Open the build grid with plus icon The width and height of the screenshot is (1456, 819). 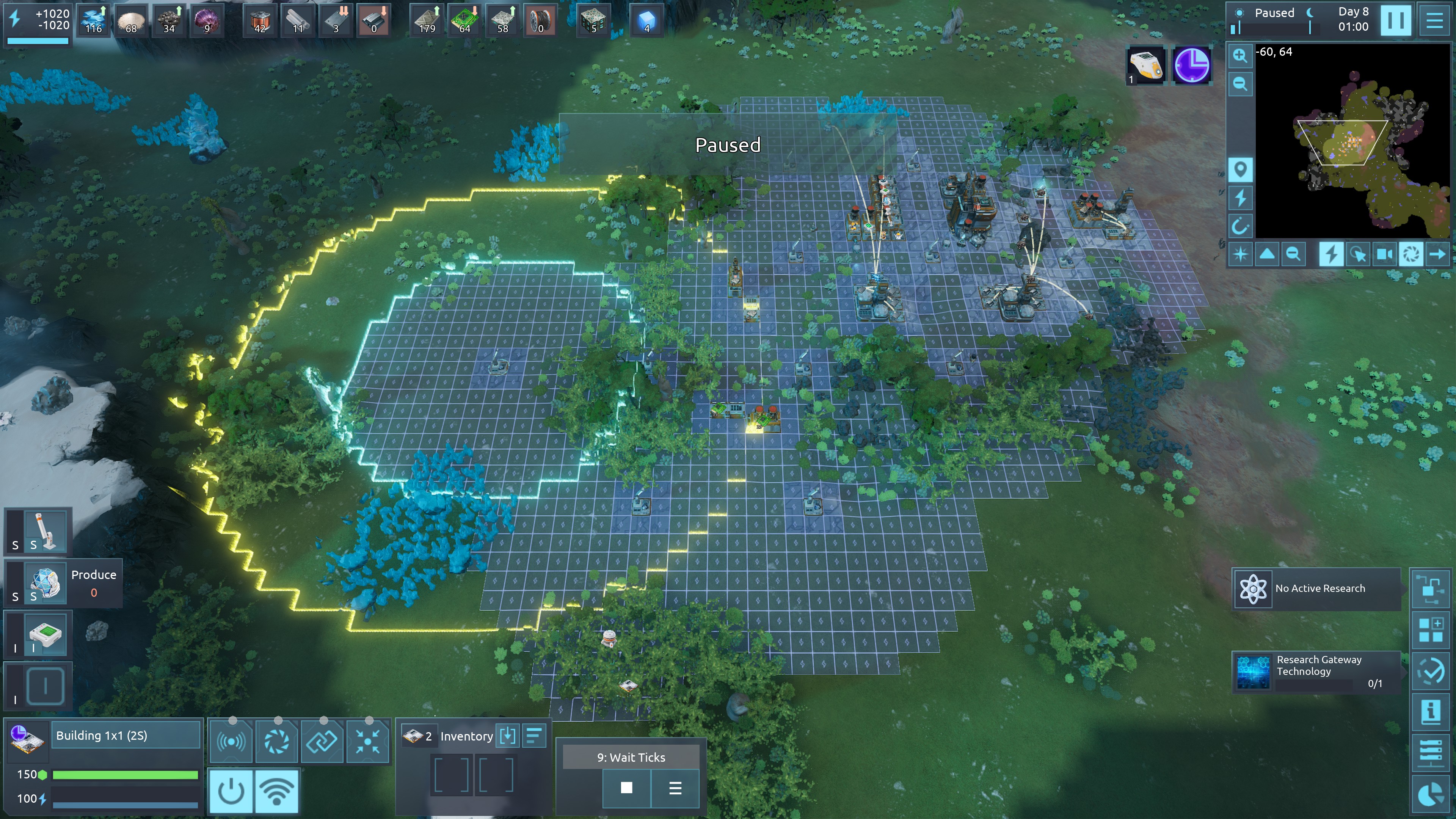[x=1431, y=630]
